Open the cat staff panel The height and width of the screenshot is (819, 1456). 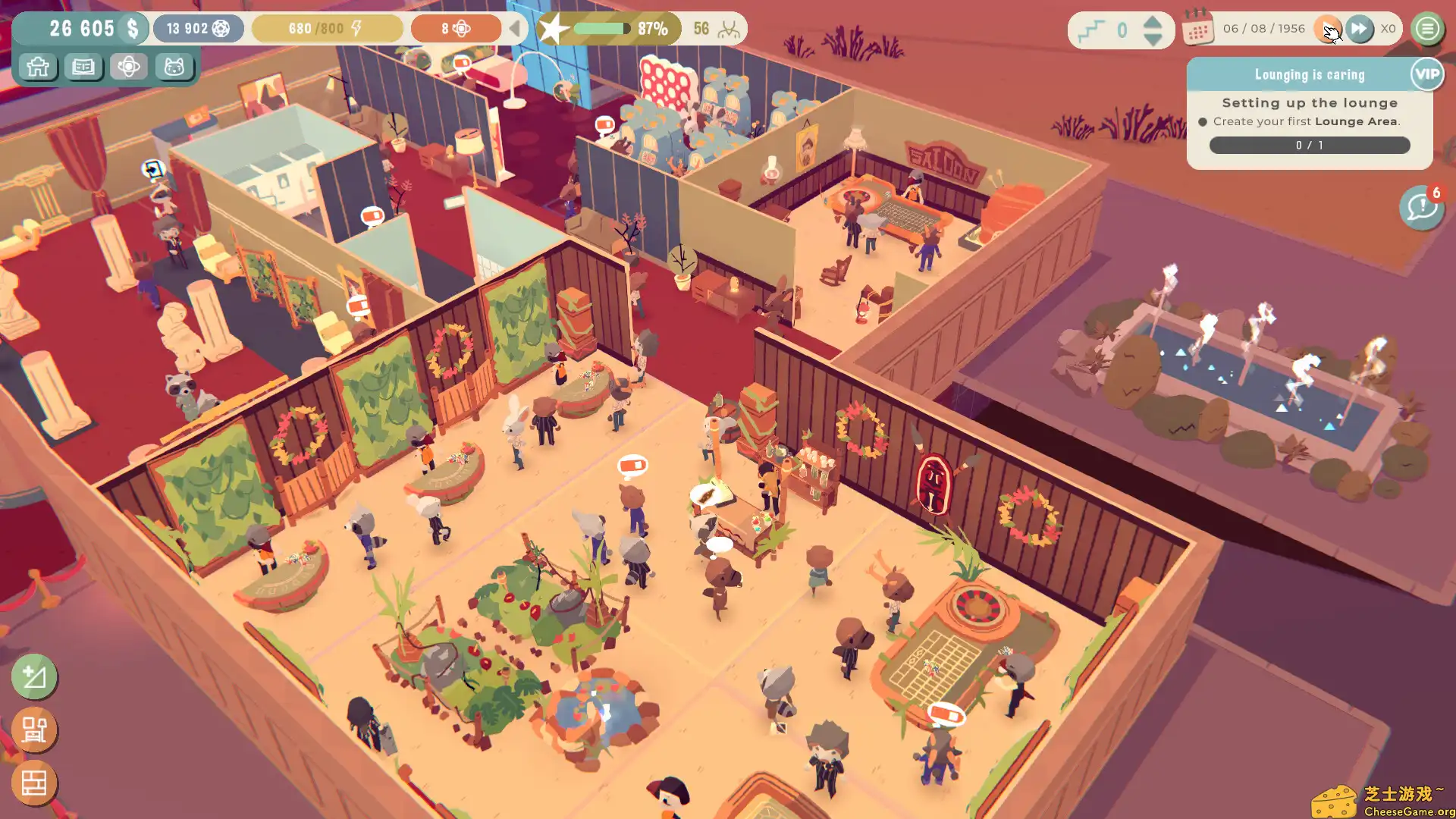coord(176,67)
